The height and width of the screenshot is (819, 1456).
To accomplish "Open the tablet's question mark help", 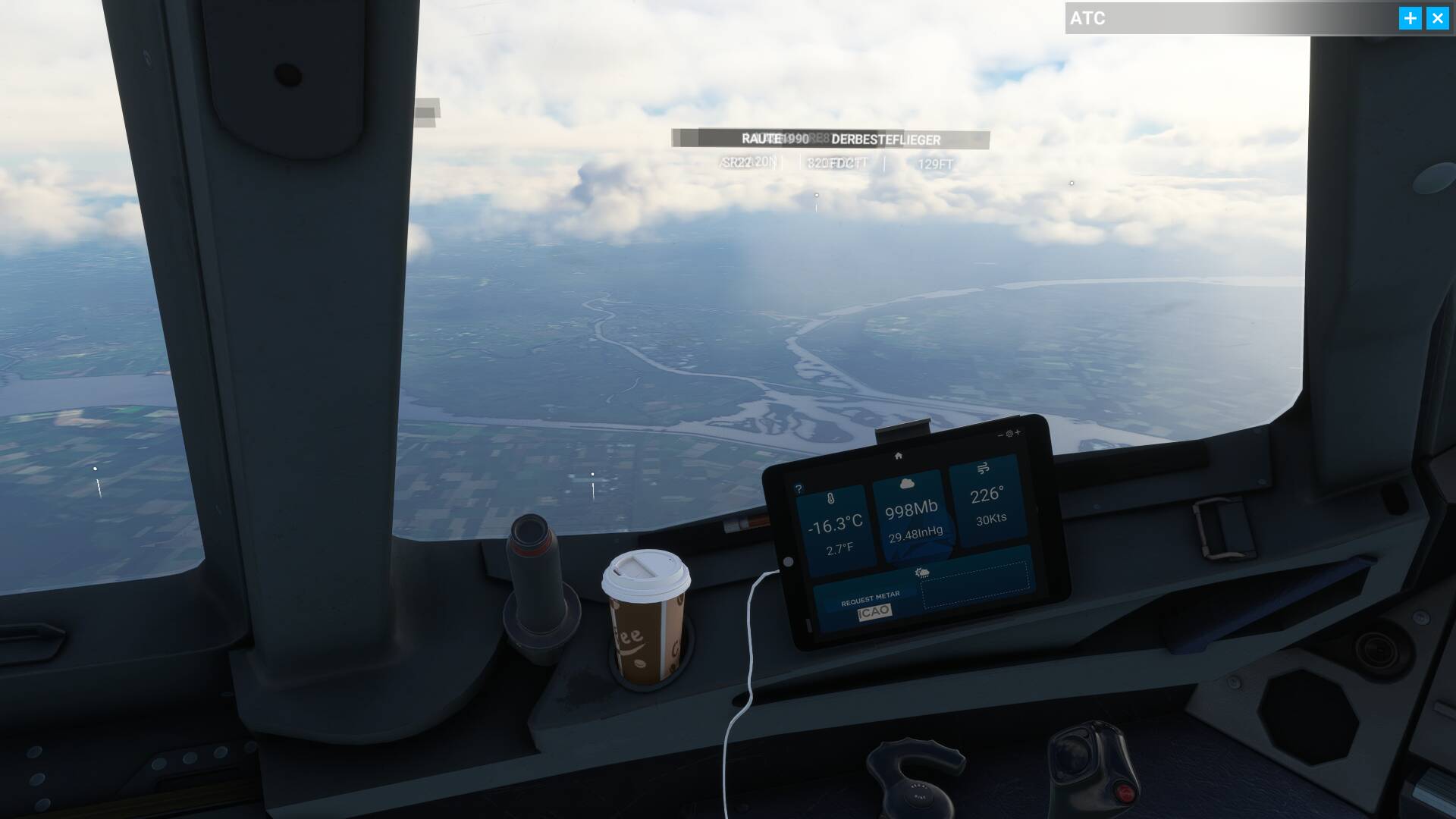I will pos(799,489).
